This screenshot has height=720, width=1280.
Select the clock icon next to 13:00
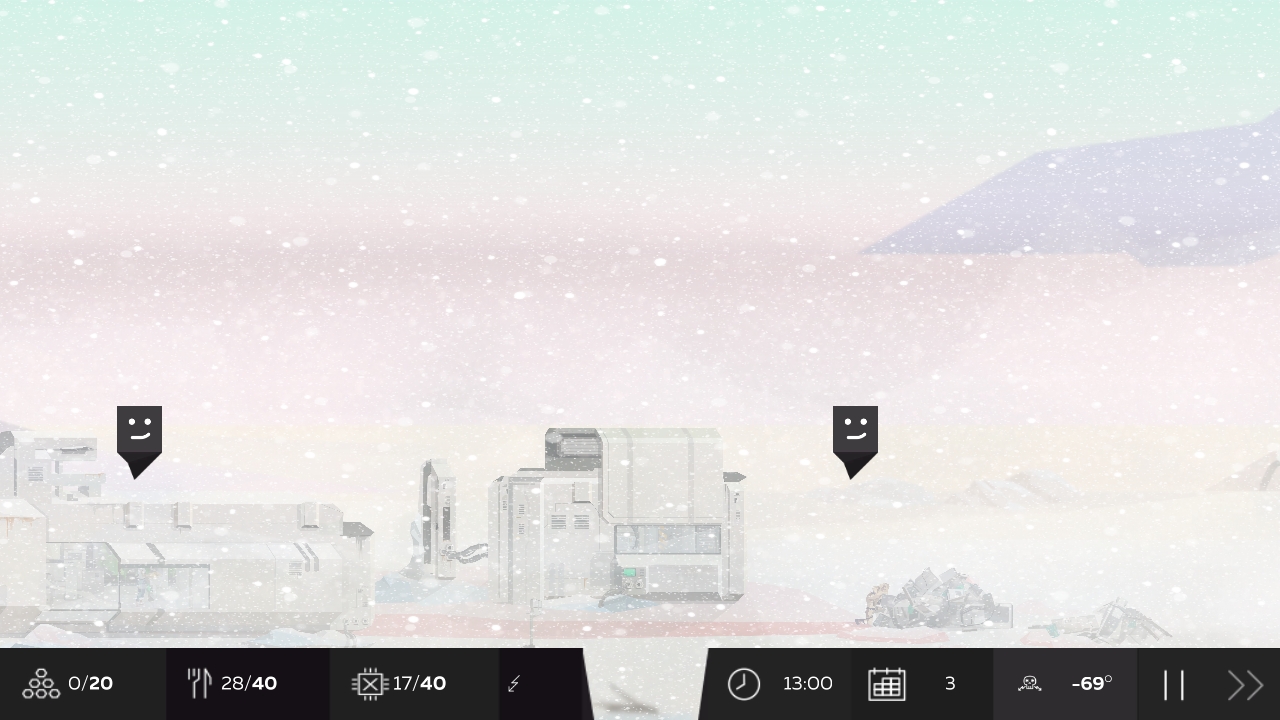click(x=744, y=683)
